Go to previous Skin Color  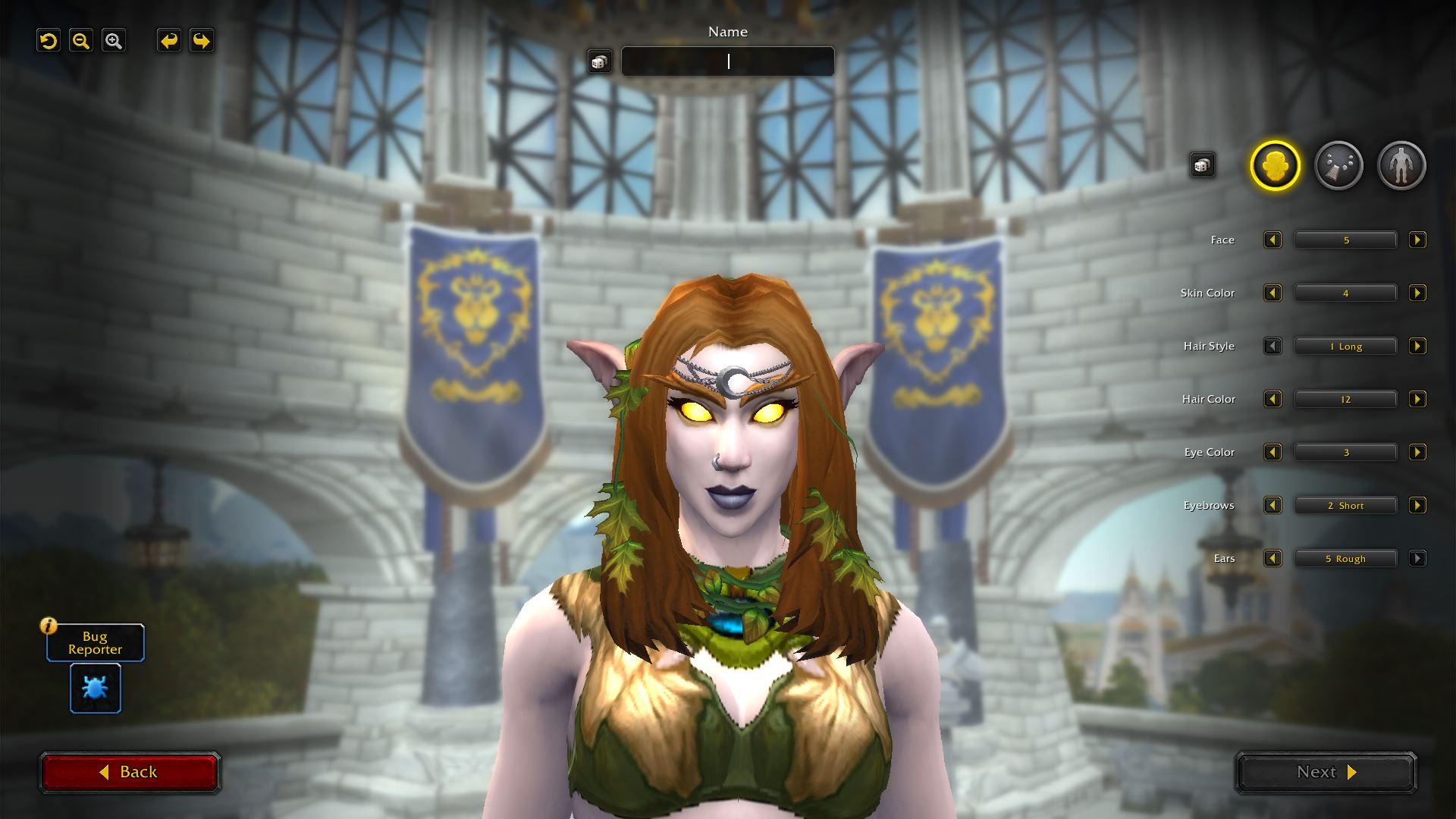point(1272,293)
